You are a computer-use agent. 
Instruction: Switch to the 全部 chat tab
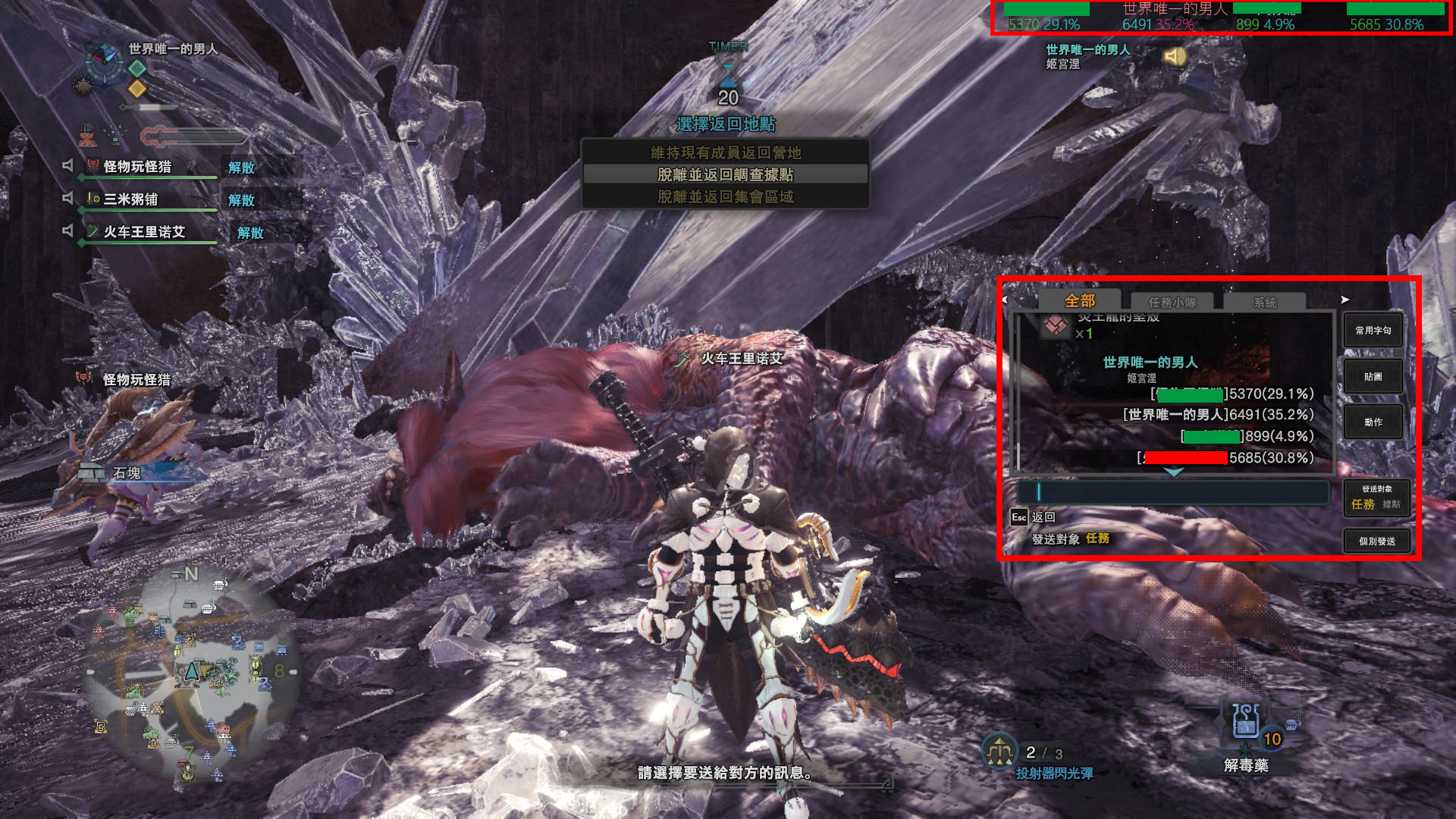1079,301
